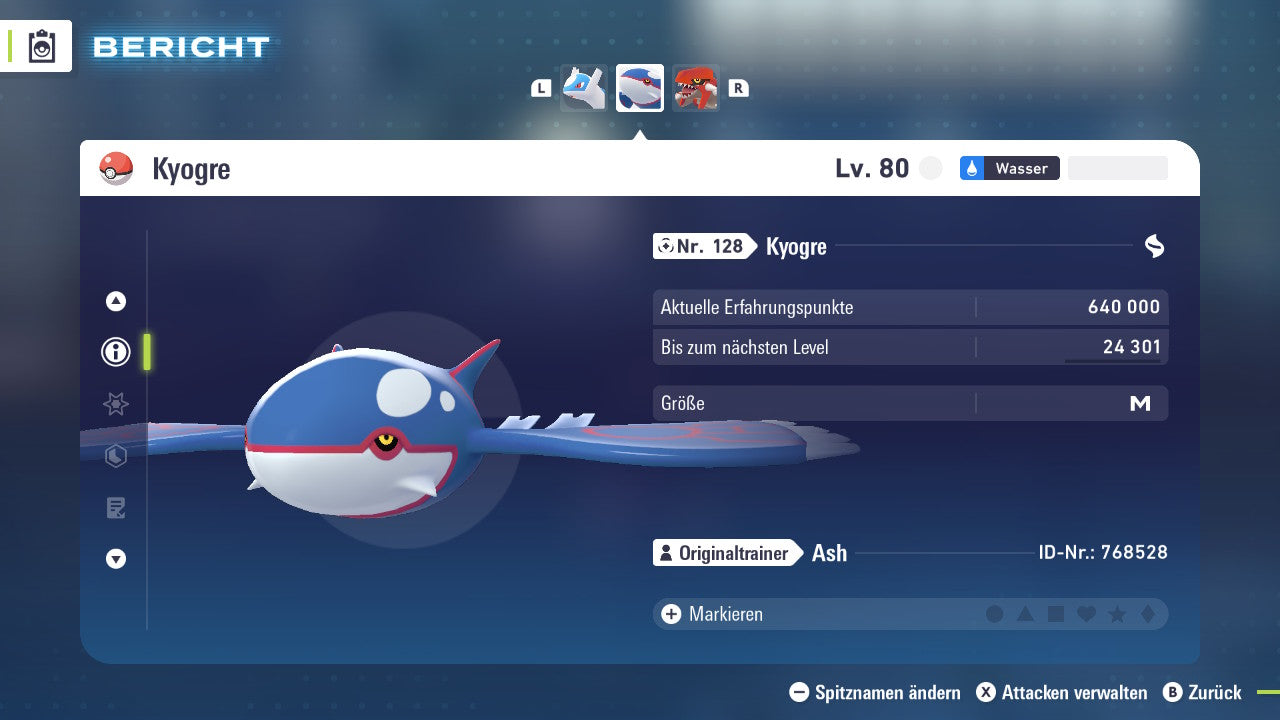Screen dimensions: 1280x720
Task: Click the up arrow at the sidebar top
Action: coord(115,300)
